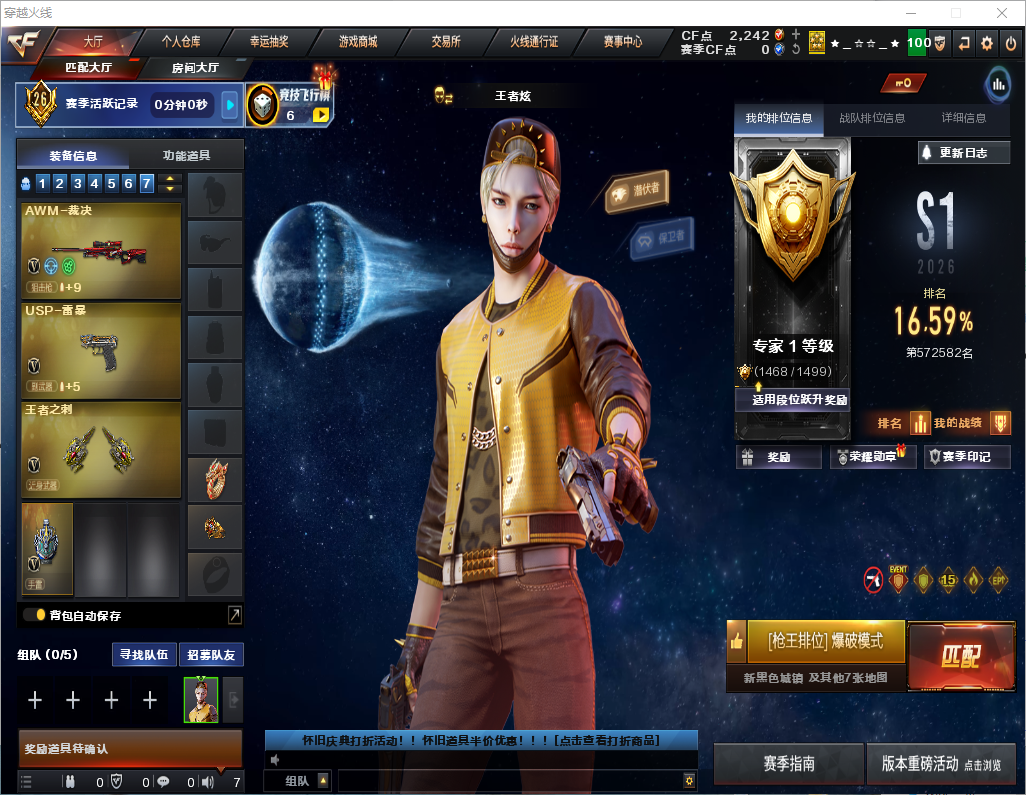Toggle 背包自动保存 auto-save switch
Screen dimensions: 1026x795
(x=34, y=615)
